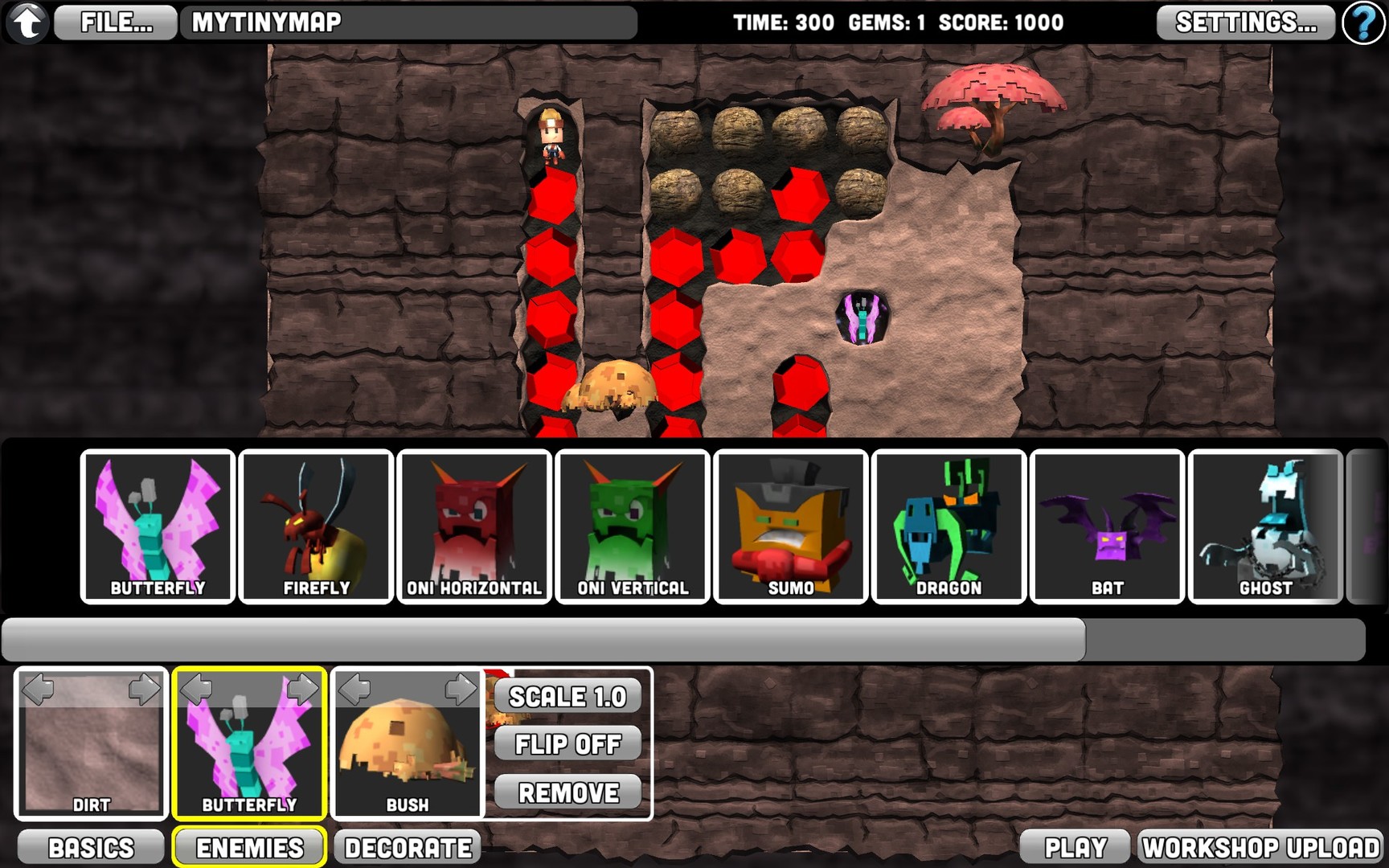
Task: Choose the Ghost enemy
Action: point(1265,526)
